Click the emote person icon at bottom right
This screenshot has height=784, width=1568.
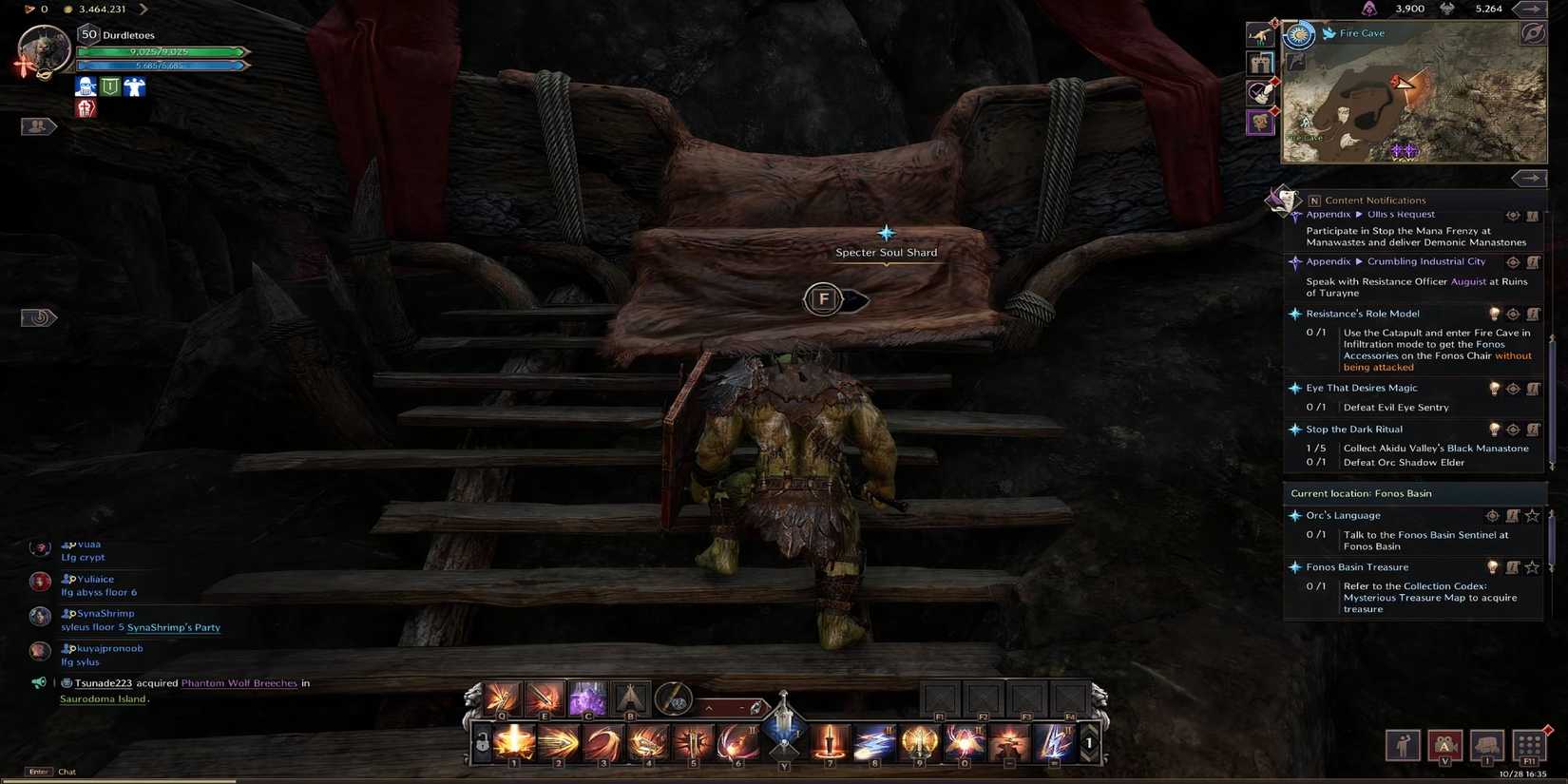[x=1403, y=746]
